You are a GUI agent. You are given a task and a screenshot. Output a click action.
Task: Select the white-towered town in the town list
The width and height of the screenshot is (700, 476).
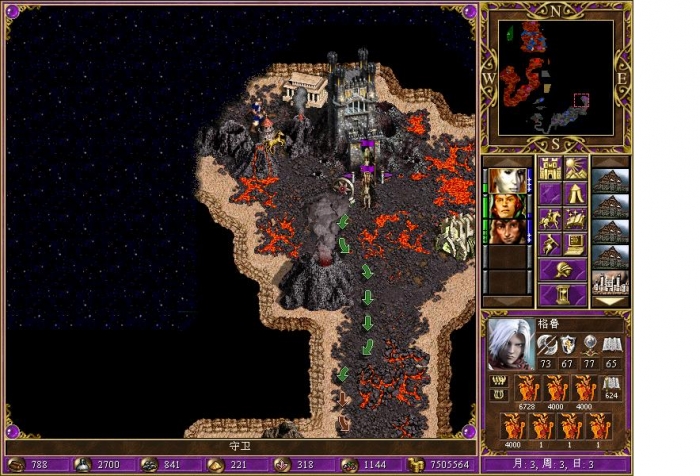pyautogui.click(x=610, y=282)
